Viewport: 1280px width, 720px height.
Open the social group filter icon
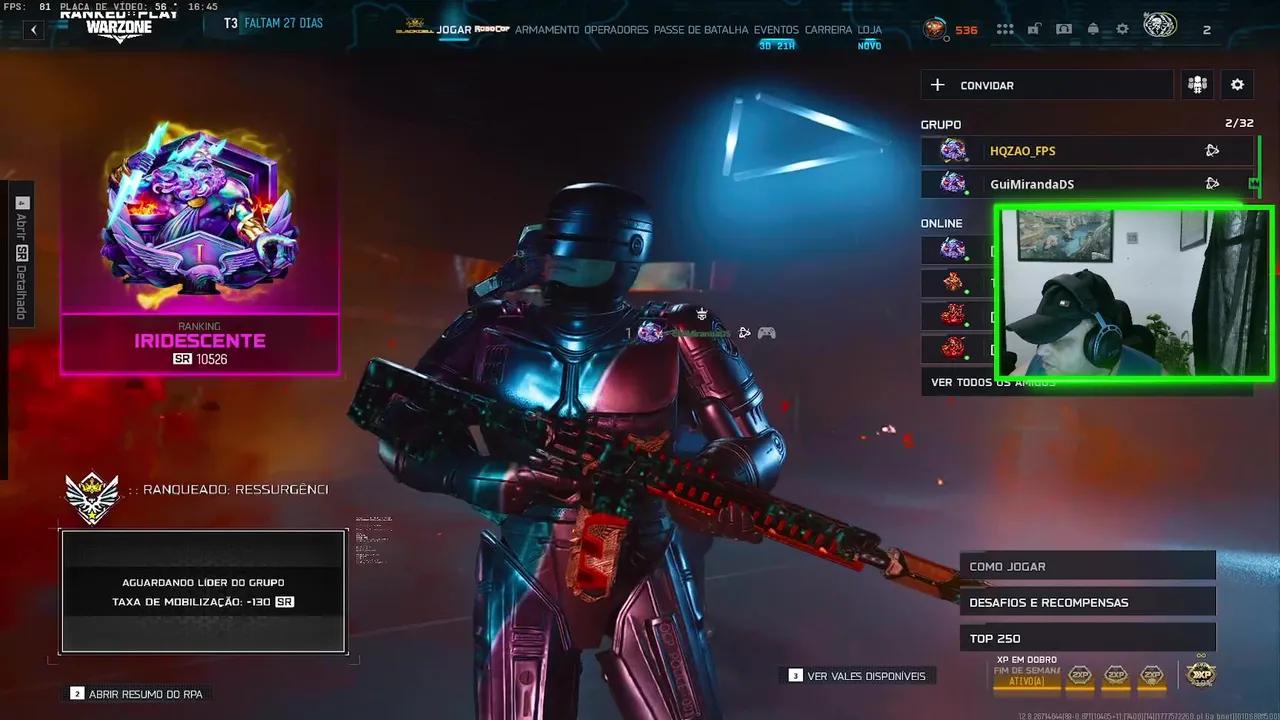point(1196,84)
